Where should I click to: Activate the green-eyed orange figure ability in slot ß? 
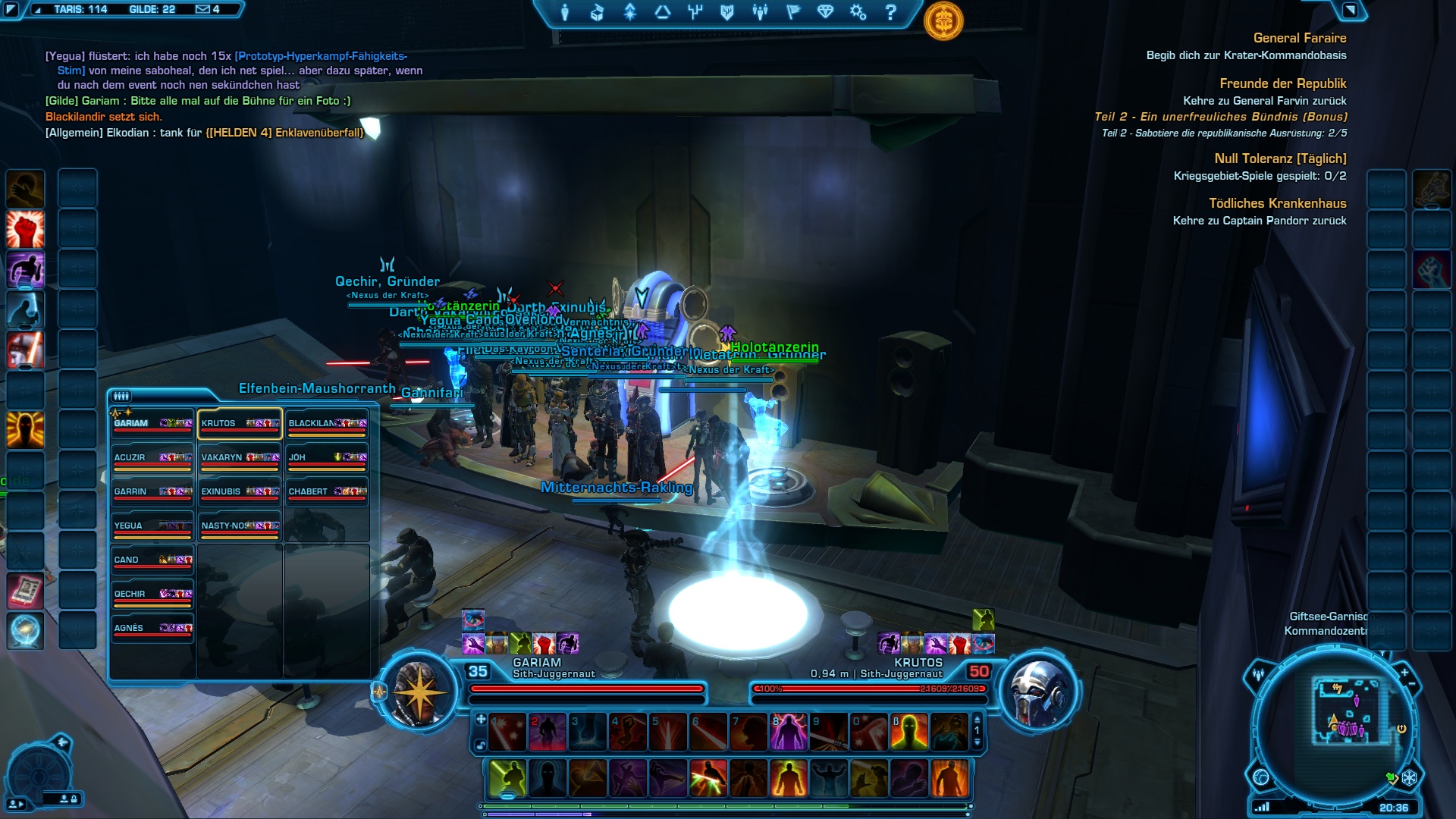click(909, 732)
